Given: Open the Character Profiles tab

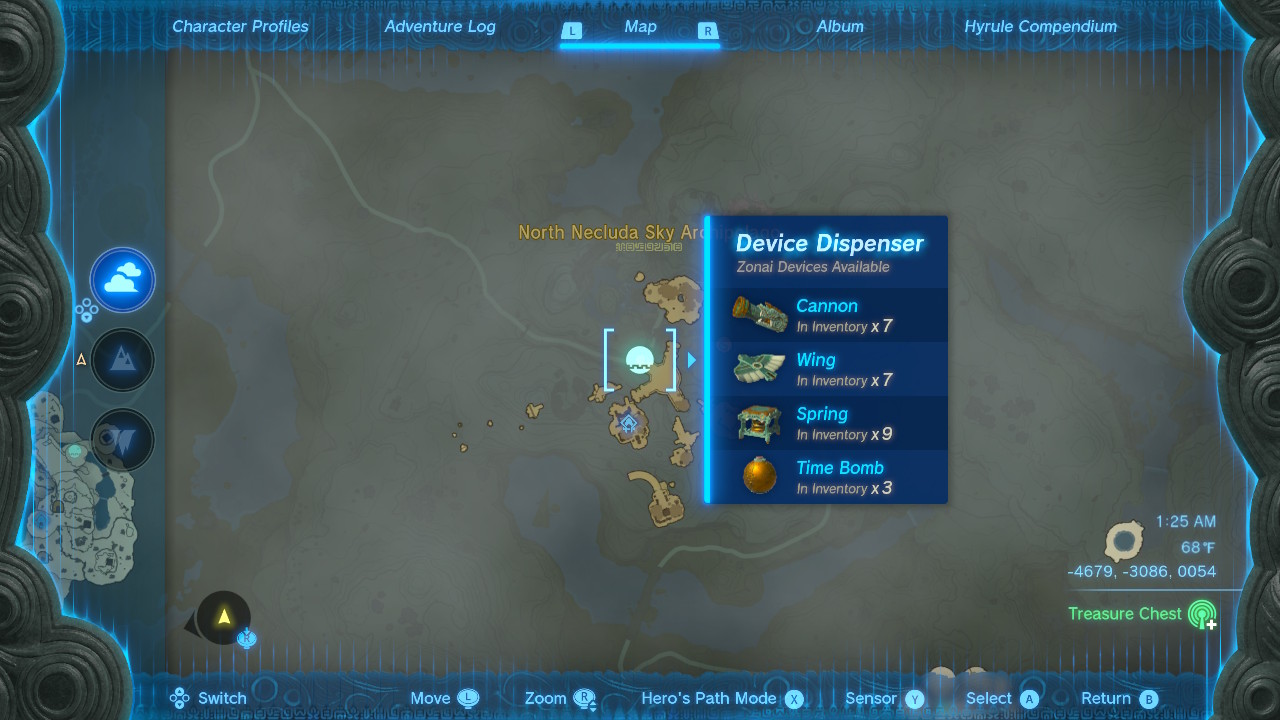Looking at the screenshot, I should (240, 27).
